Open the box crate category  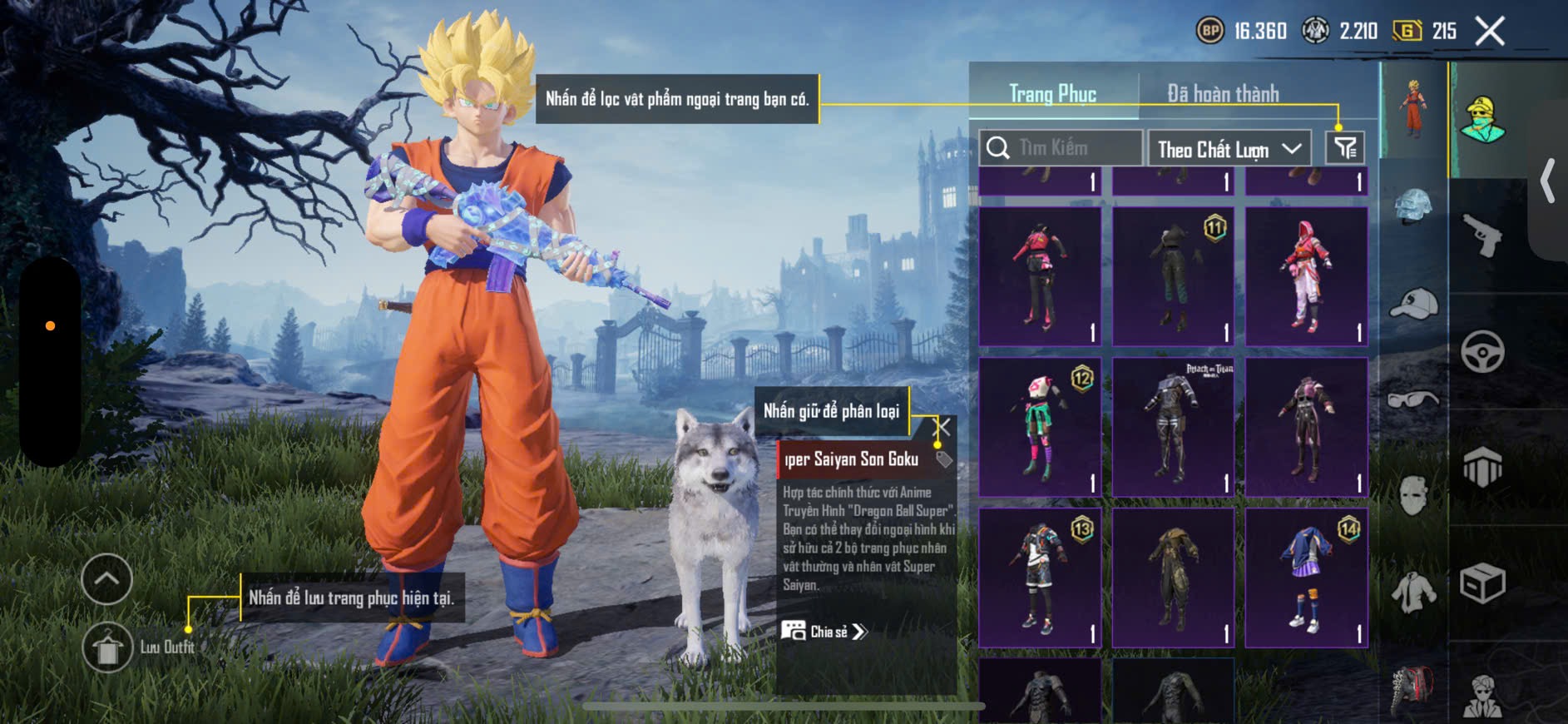[1482, 583]
